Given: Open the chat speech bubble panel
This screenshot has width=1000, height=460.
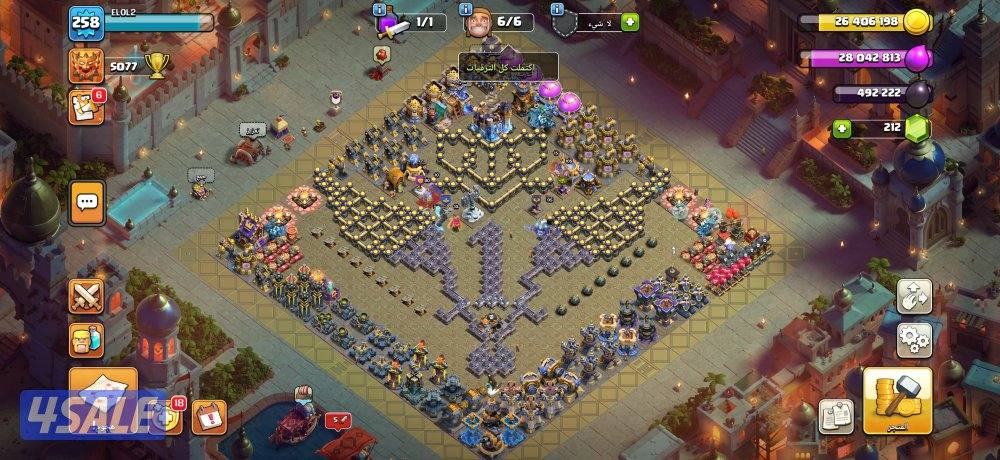Looking at the screenshot, I should (87, 202).
